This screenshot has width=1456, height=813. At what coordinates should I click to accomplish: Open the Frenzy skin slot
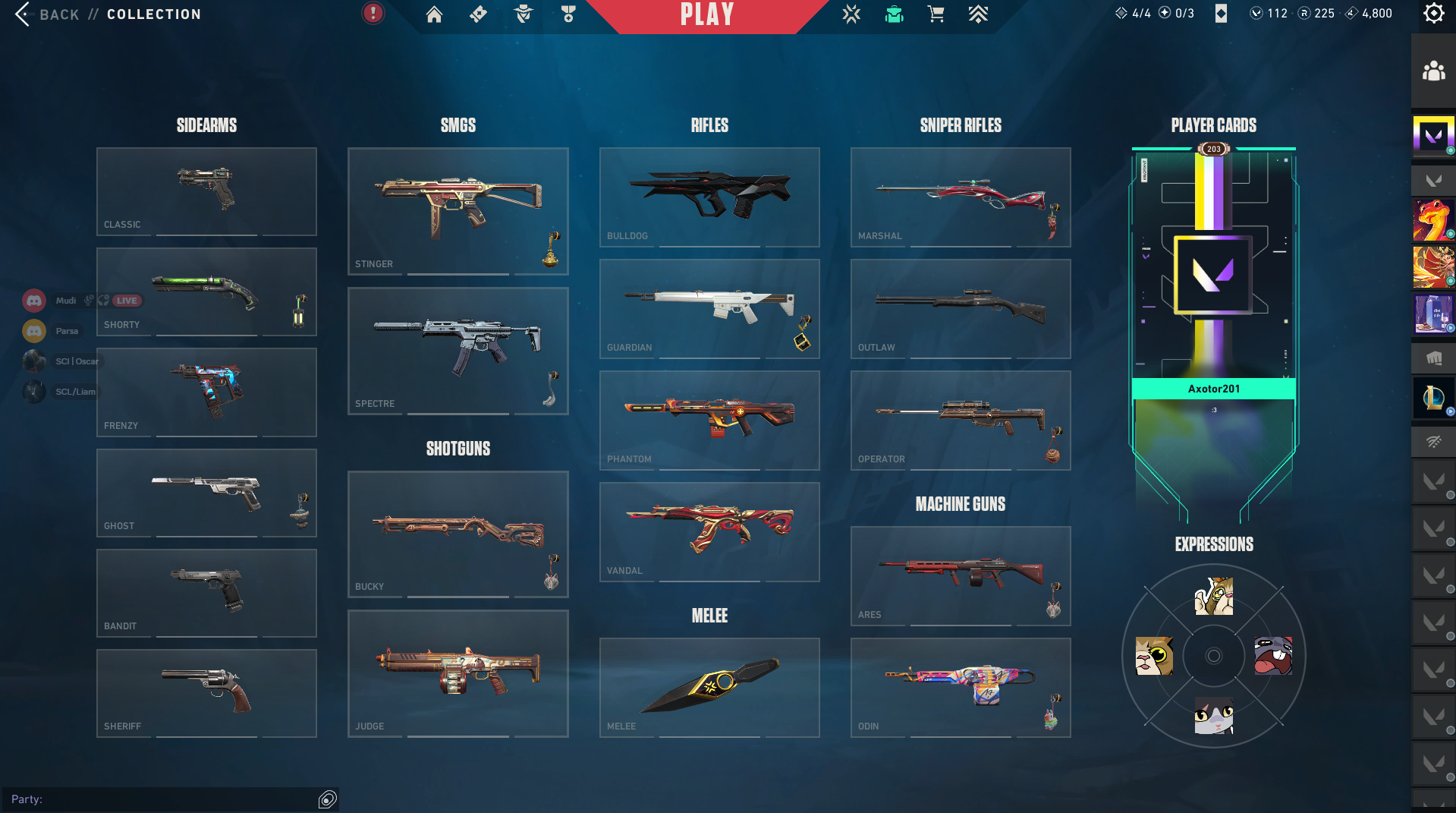coord(206,392)
